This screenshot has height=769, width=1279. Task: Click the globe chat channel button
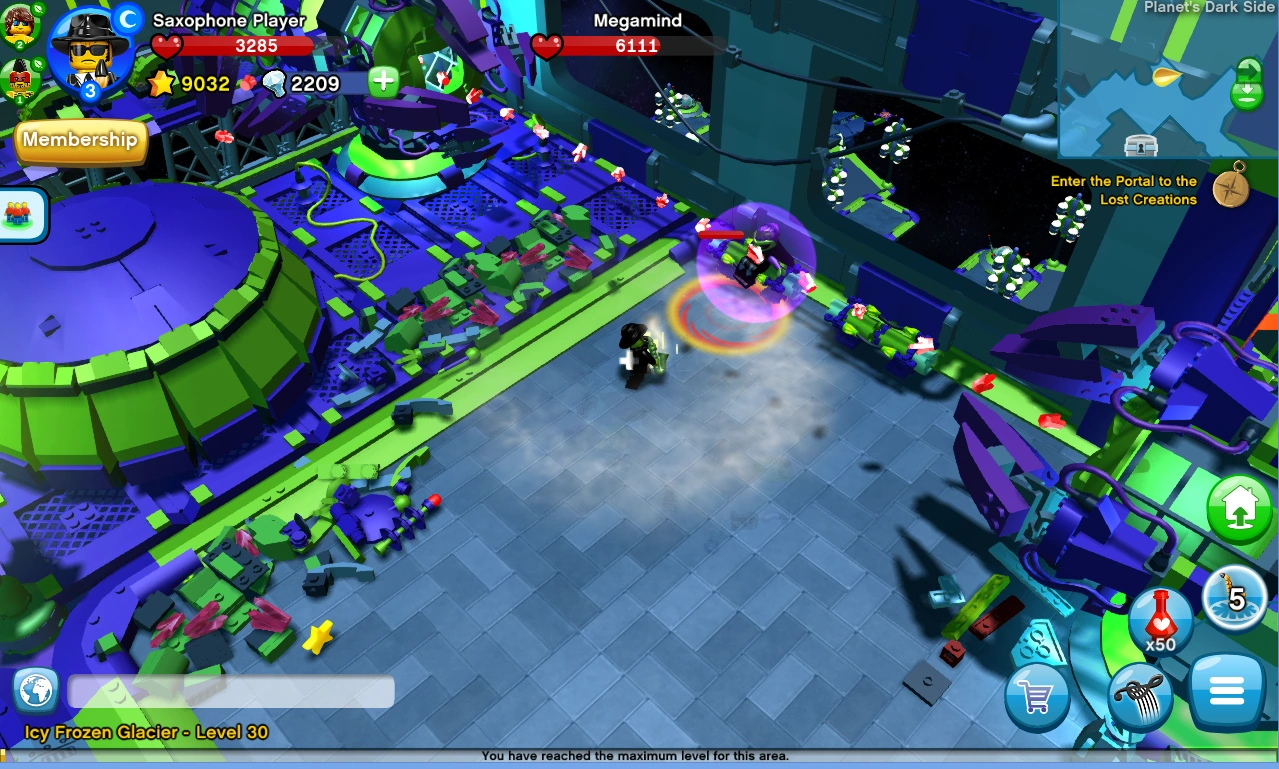pyautogui.click(x=36, y=690)
